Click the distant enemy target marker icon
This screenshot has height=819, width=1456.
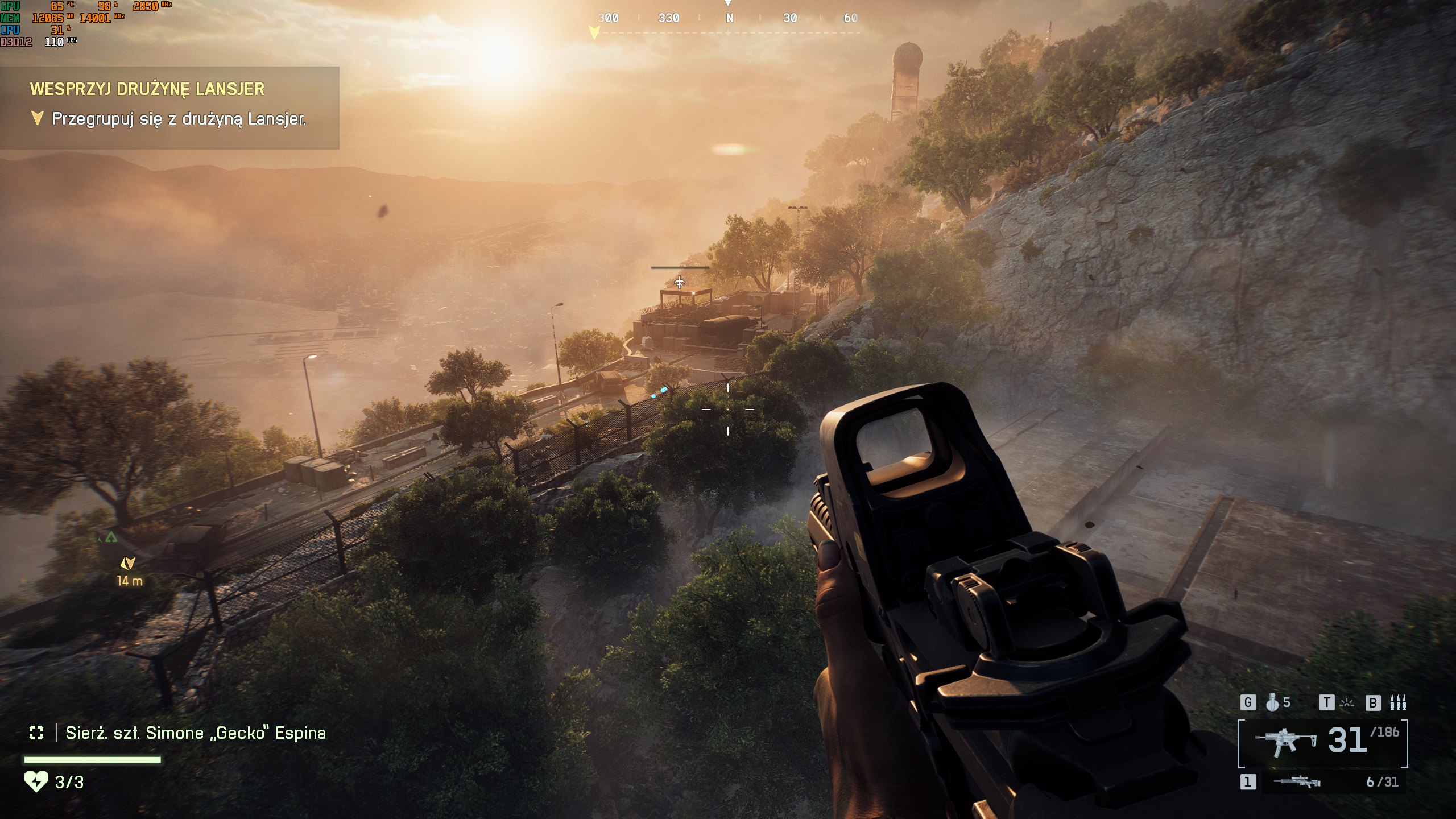(x=680, y=282)
